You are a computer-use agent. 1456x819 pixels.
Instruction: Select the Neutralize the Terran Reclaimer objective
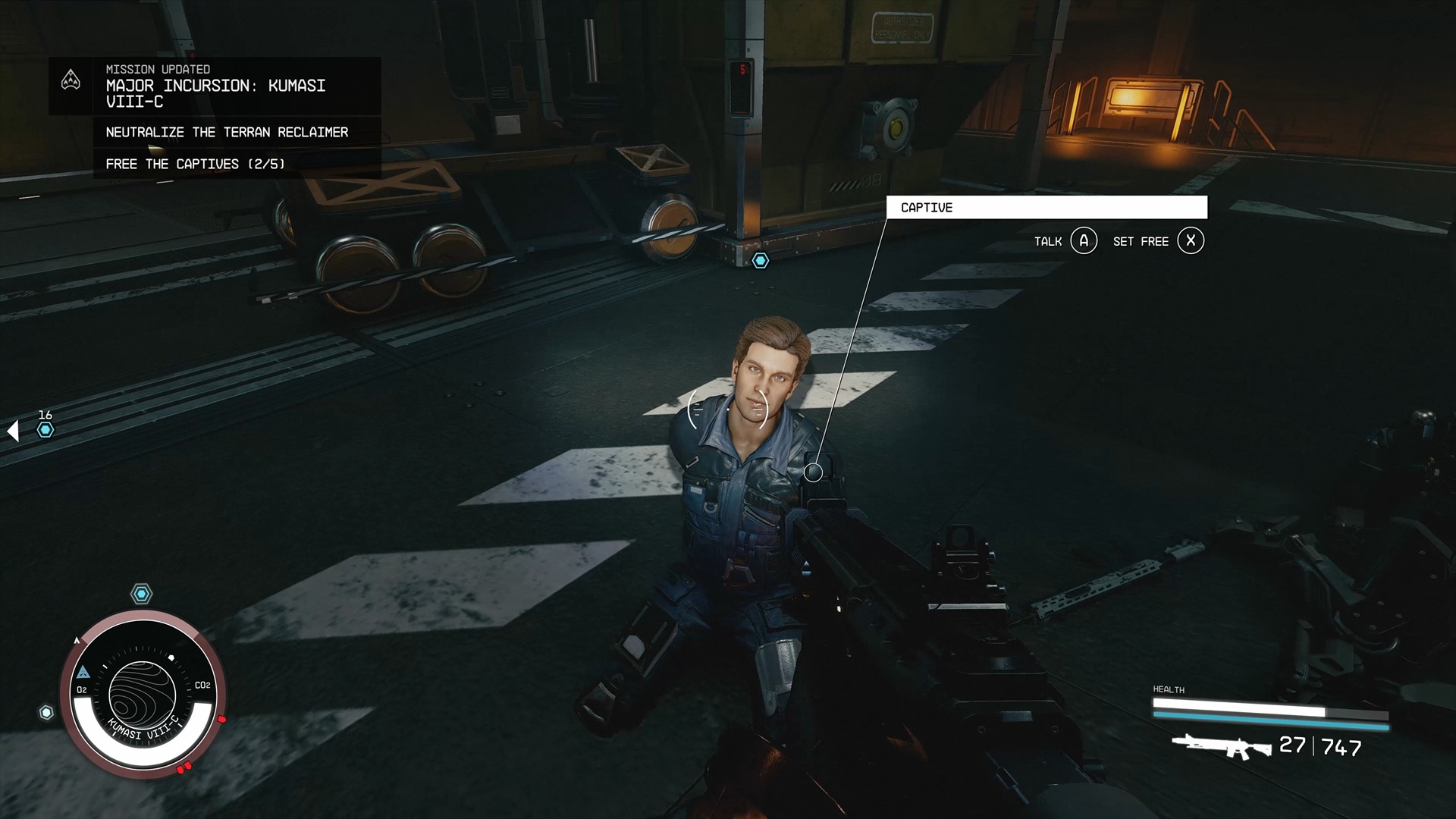(x=227, y=132)
